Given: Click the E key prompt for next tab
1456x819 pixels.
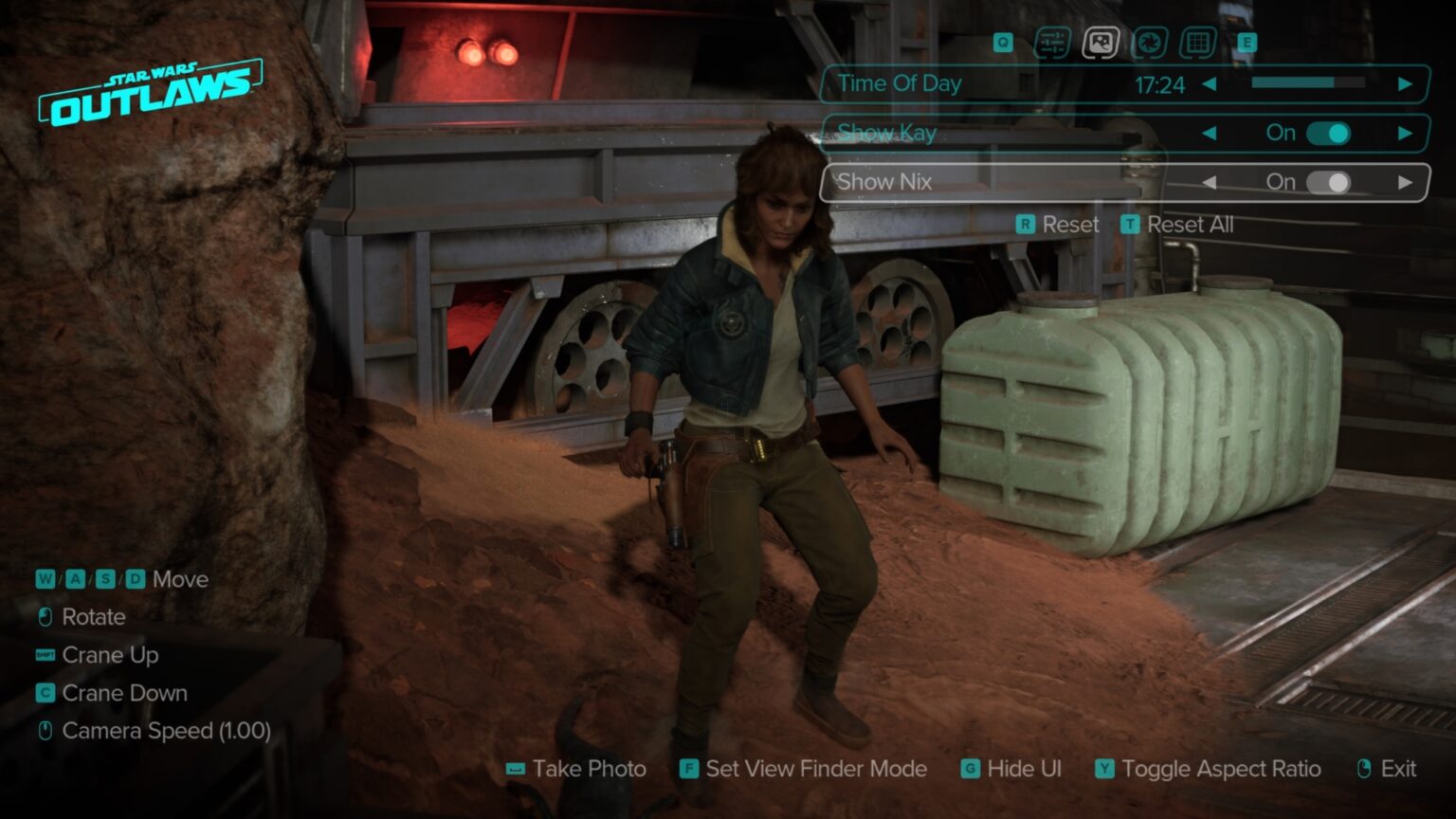Looking at the screenshot, I should (1249, 43).
